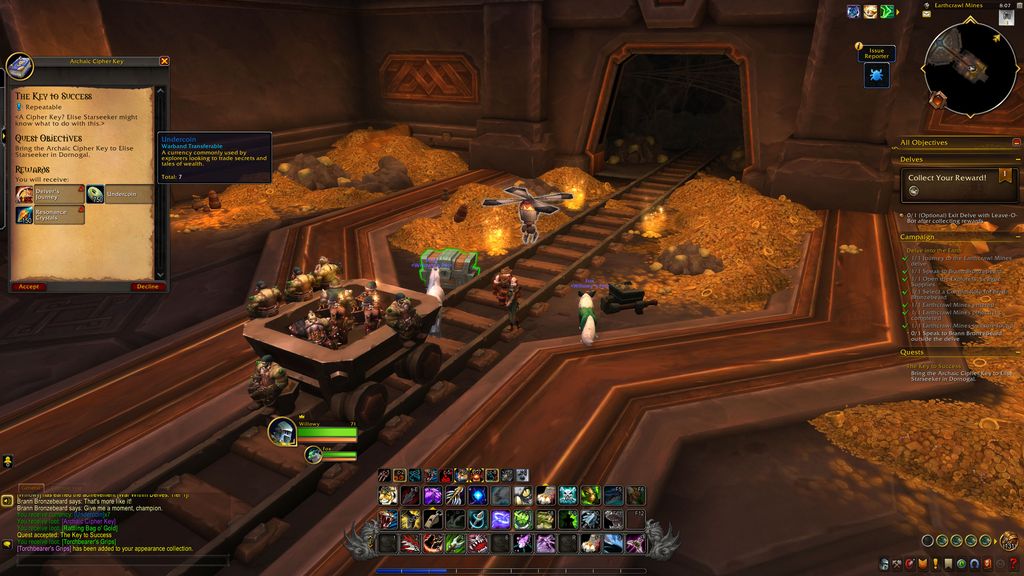Click the Willowy player portrait frame
This screenshot has width=1024, height=576.
tap(282, 431)
